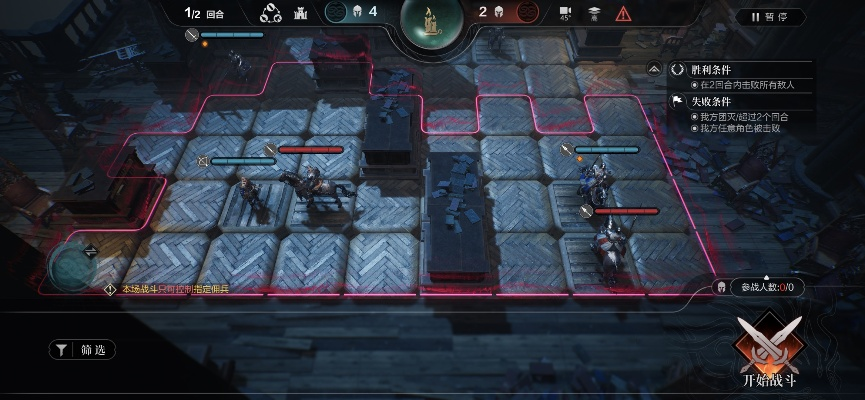Open the castle tower icon
Screen dimensions: 865x400
click(302, 14)
